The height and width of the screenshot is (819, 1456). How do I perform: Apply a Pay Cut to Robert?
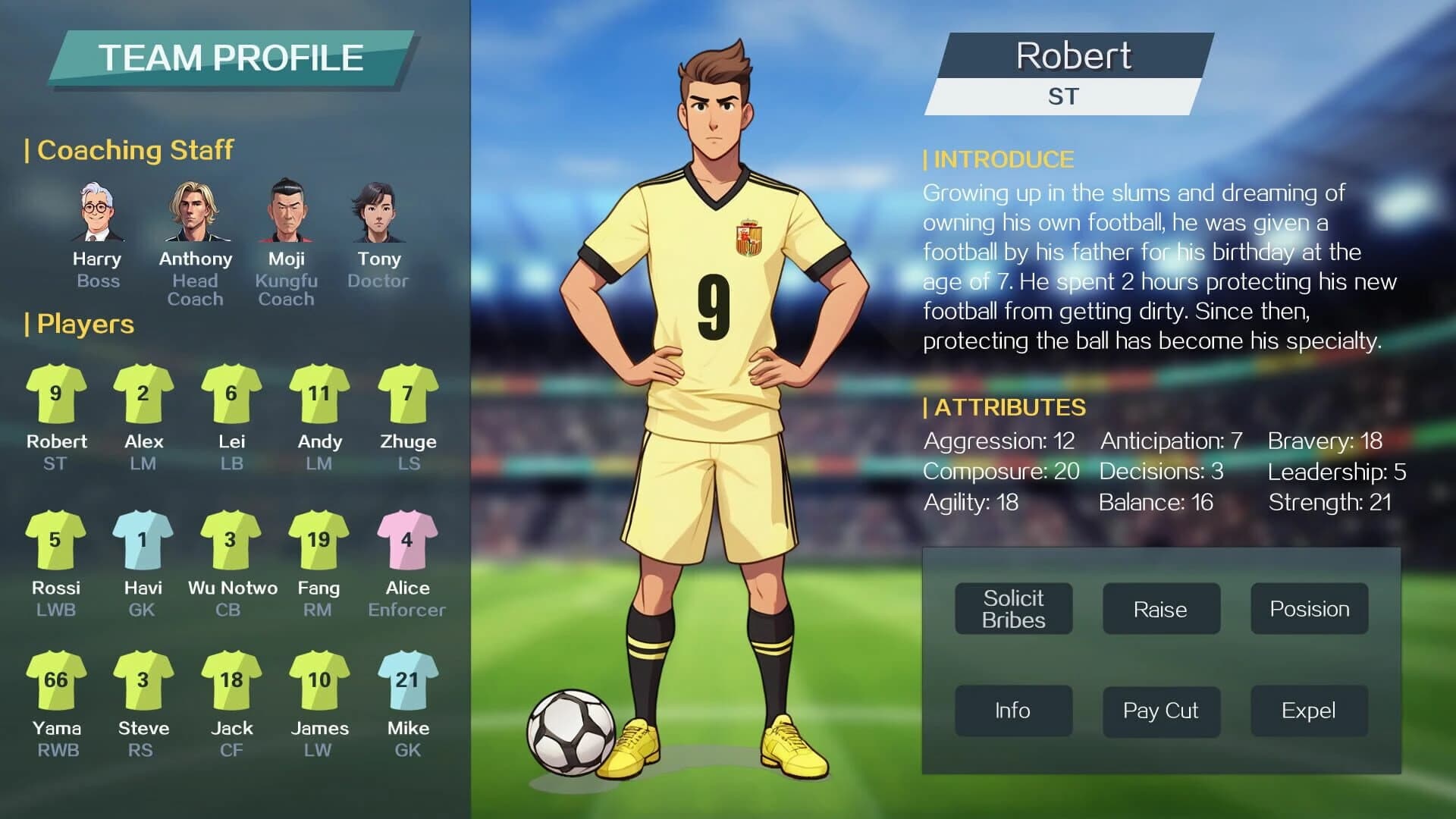tap(1161, 711)
